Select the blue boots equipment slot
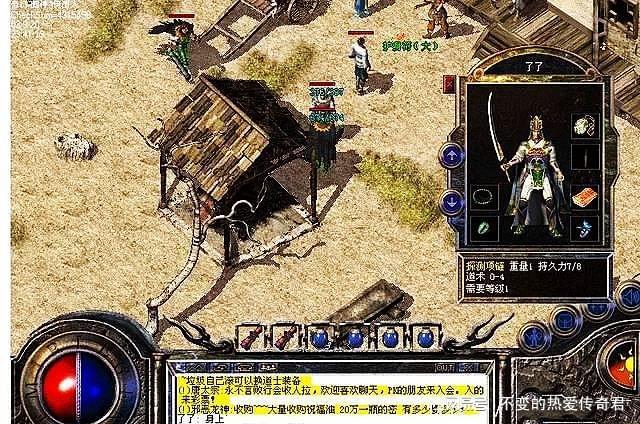 585,228
